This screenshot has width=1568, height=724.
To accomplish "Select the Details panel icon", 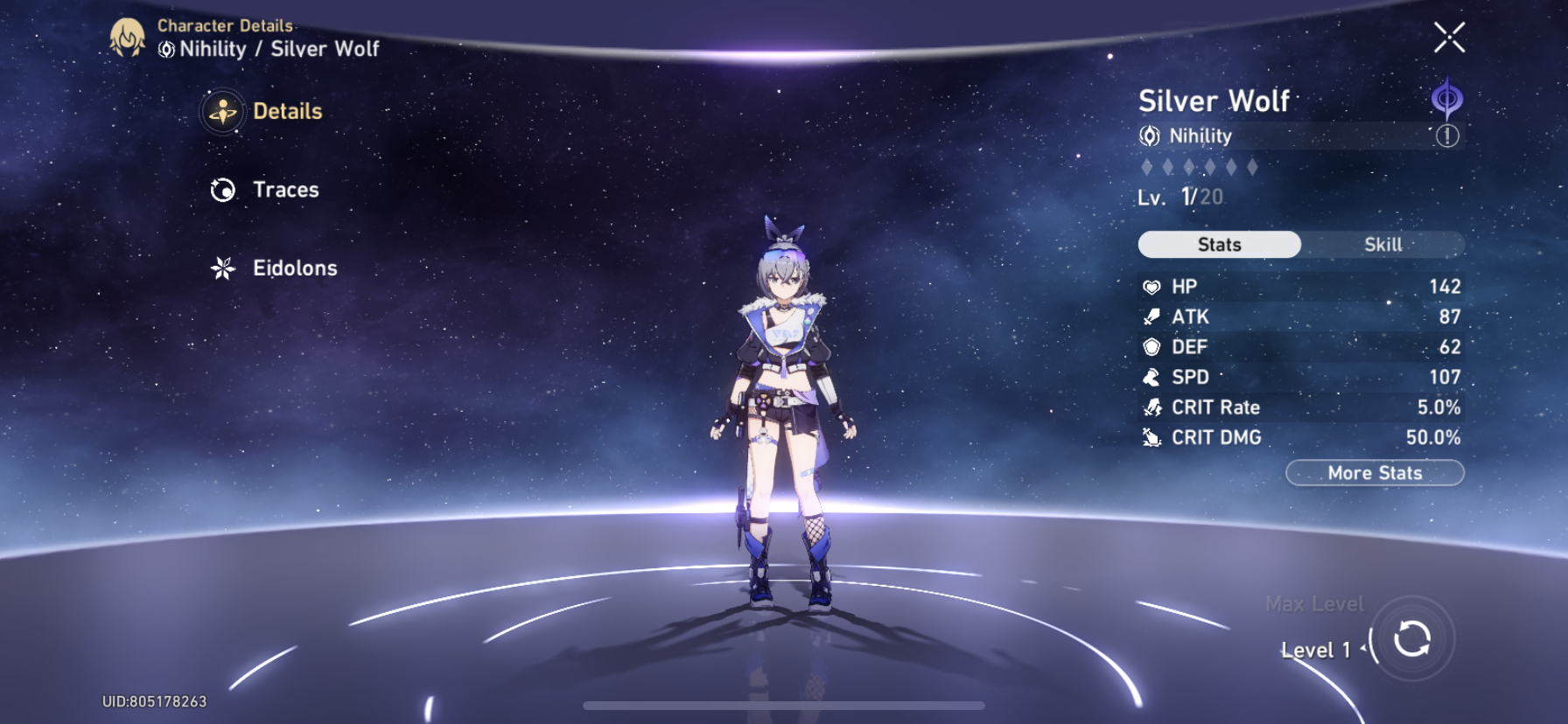I will tap(224, 112).
